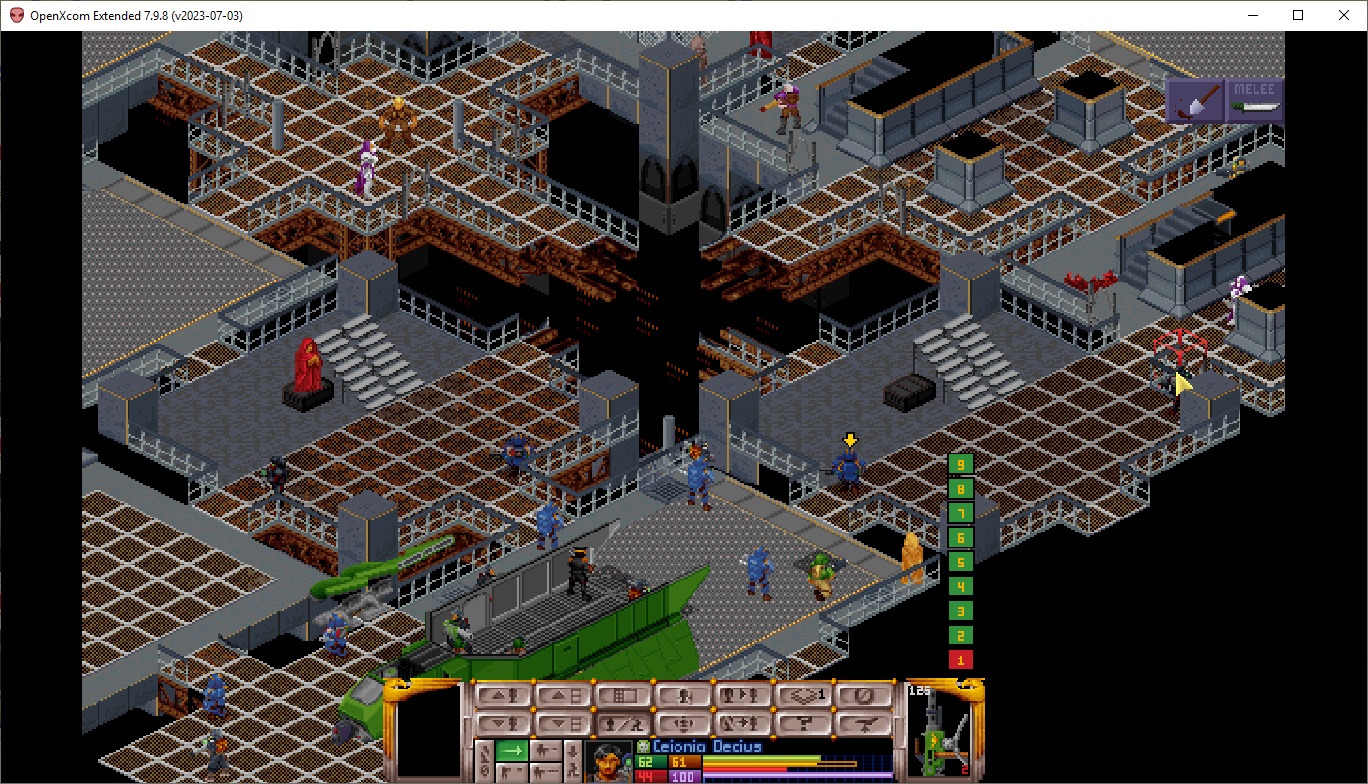Click the red enemy indicator number 1
This screenshot has width=1368, height=784.
click(x=960, y=660)
